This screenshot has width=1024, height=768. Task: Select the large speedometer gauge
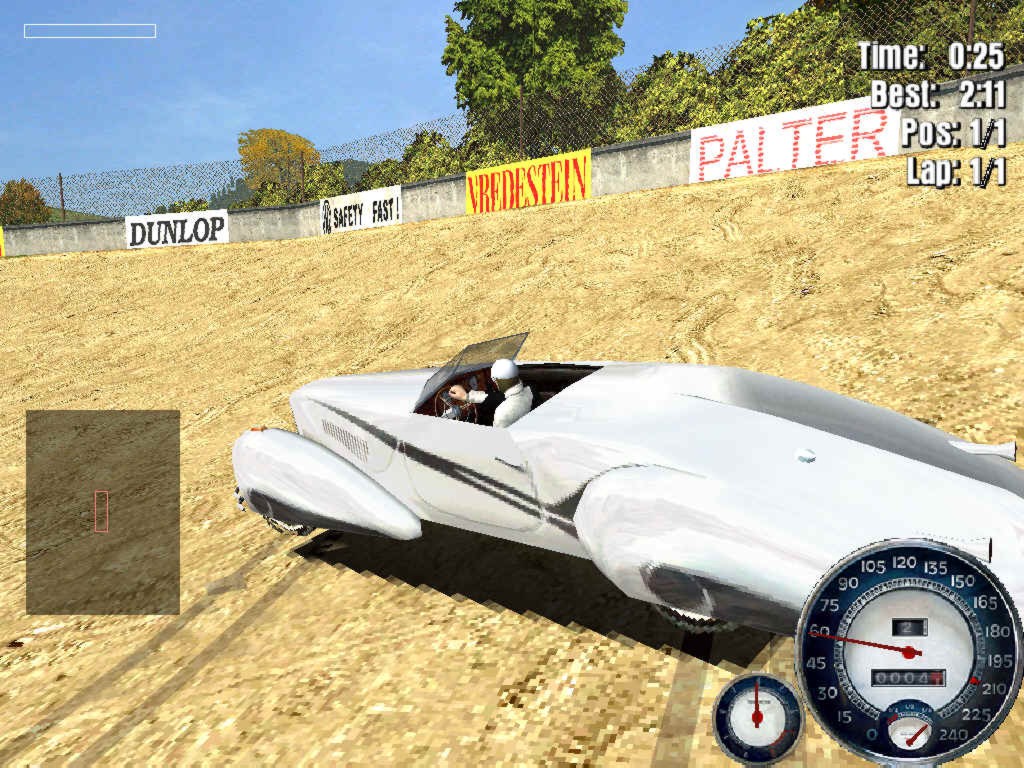(x=909, y=652)
